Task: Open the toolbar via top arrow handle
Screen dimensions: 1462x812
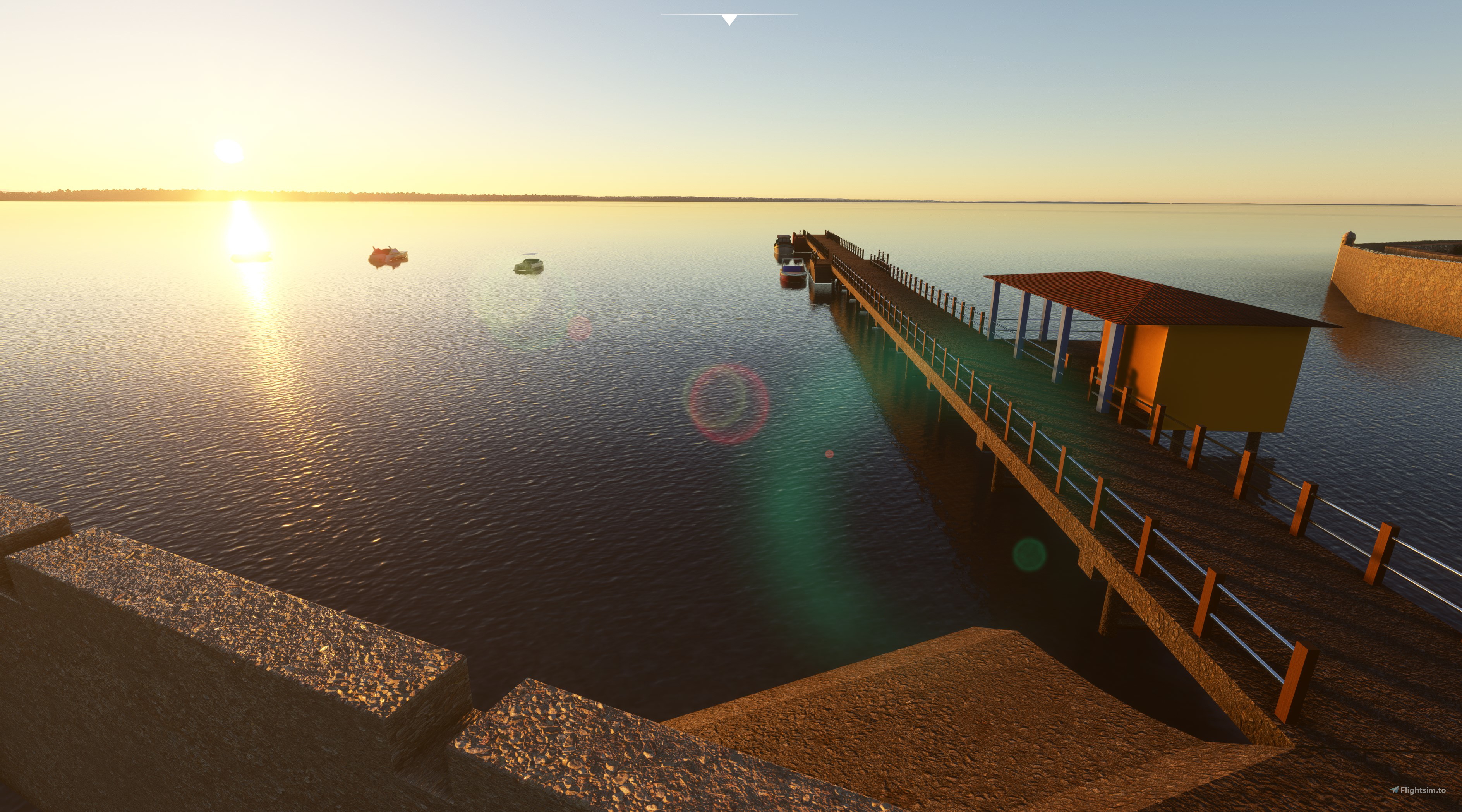Action: coord(729,19)
